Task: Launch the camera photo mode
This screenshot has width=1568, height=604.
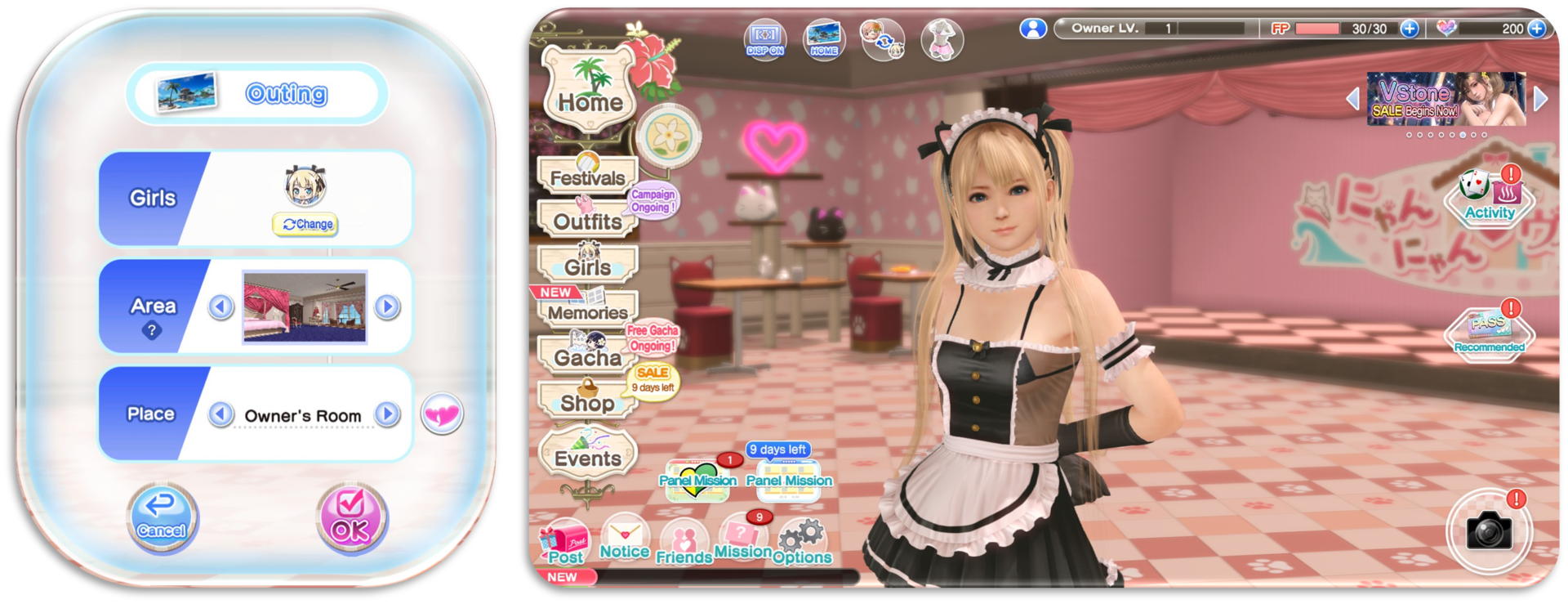Action: [x=1489, y=532]
